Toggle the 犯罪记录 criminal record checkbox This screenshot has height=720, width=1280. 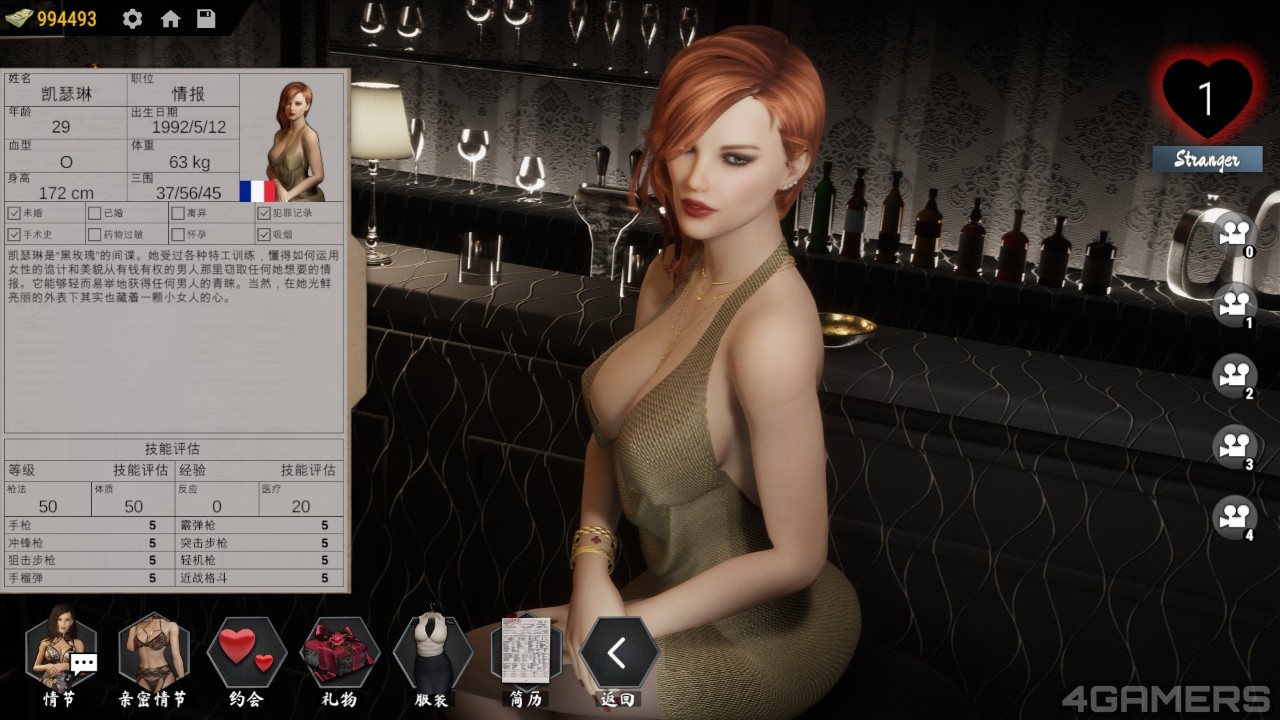(x=264, y=213)
